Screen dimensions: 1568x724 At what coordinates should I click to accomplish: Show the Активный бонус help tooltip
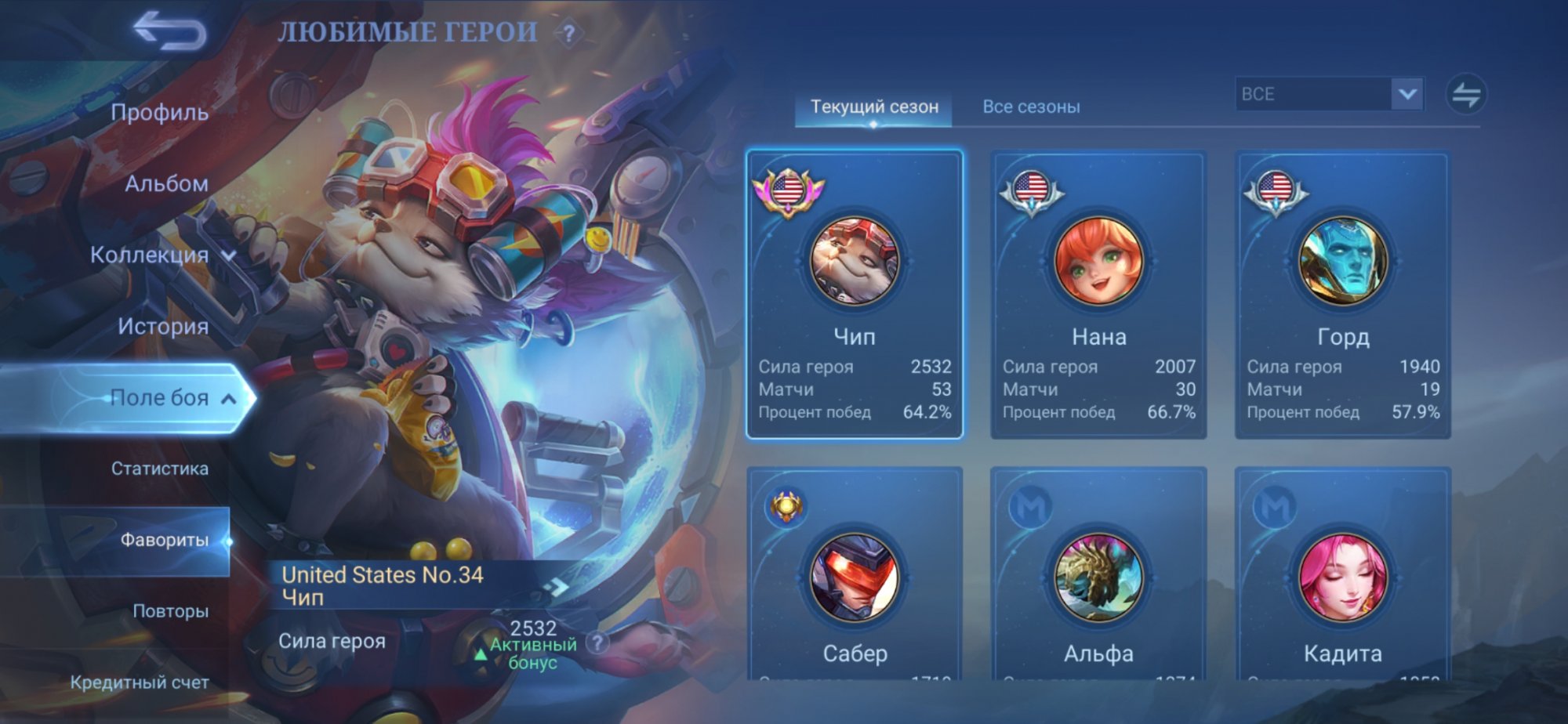pos(597,643)
